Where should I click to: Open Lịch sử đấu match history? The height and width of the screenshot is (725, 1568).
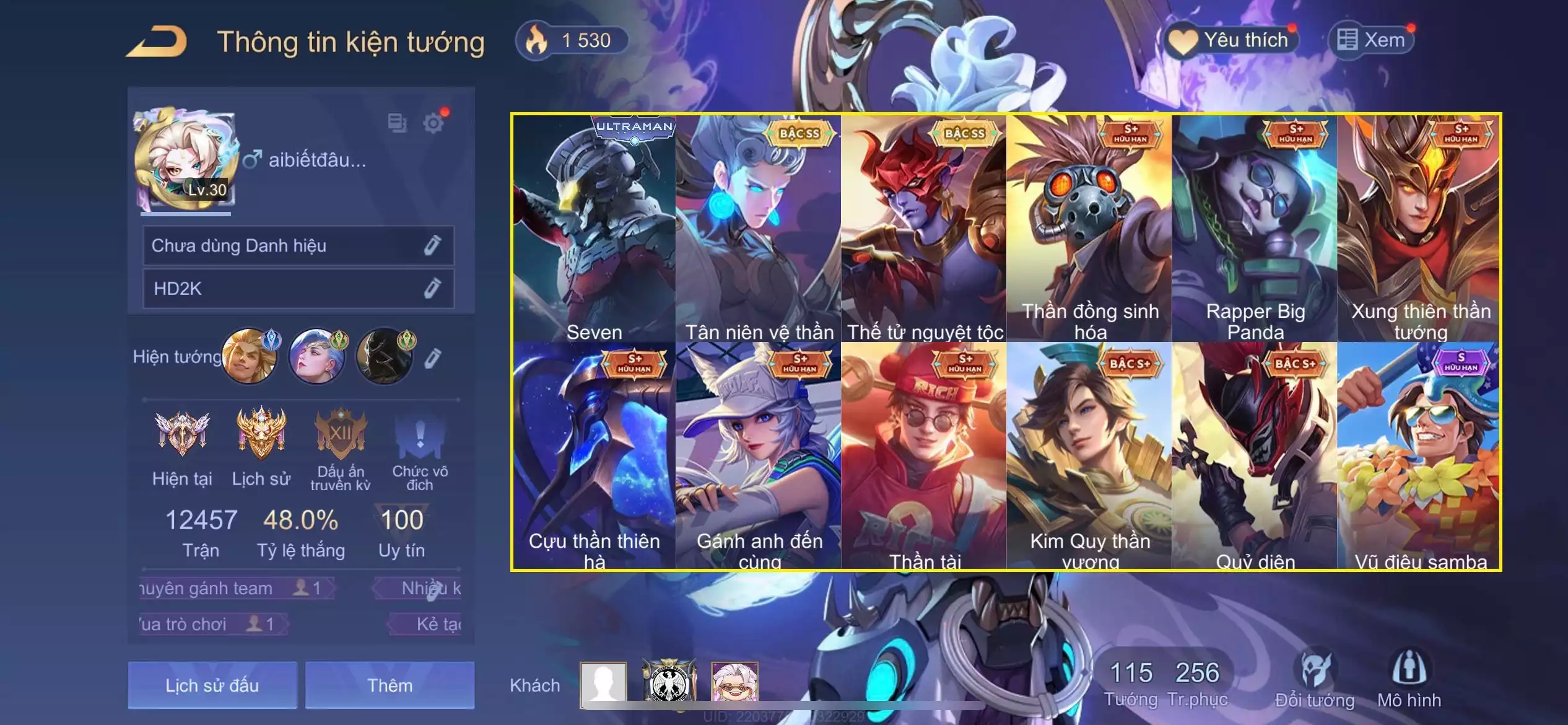tap(212, 685)
